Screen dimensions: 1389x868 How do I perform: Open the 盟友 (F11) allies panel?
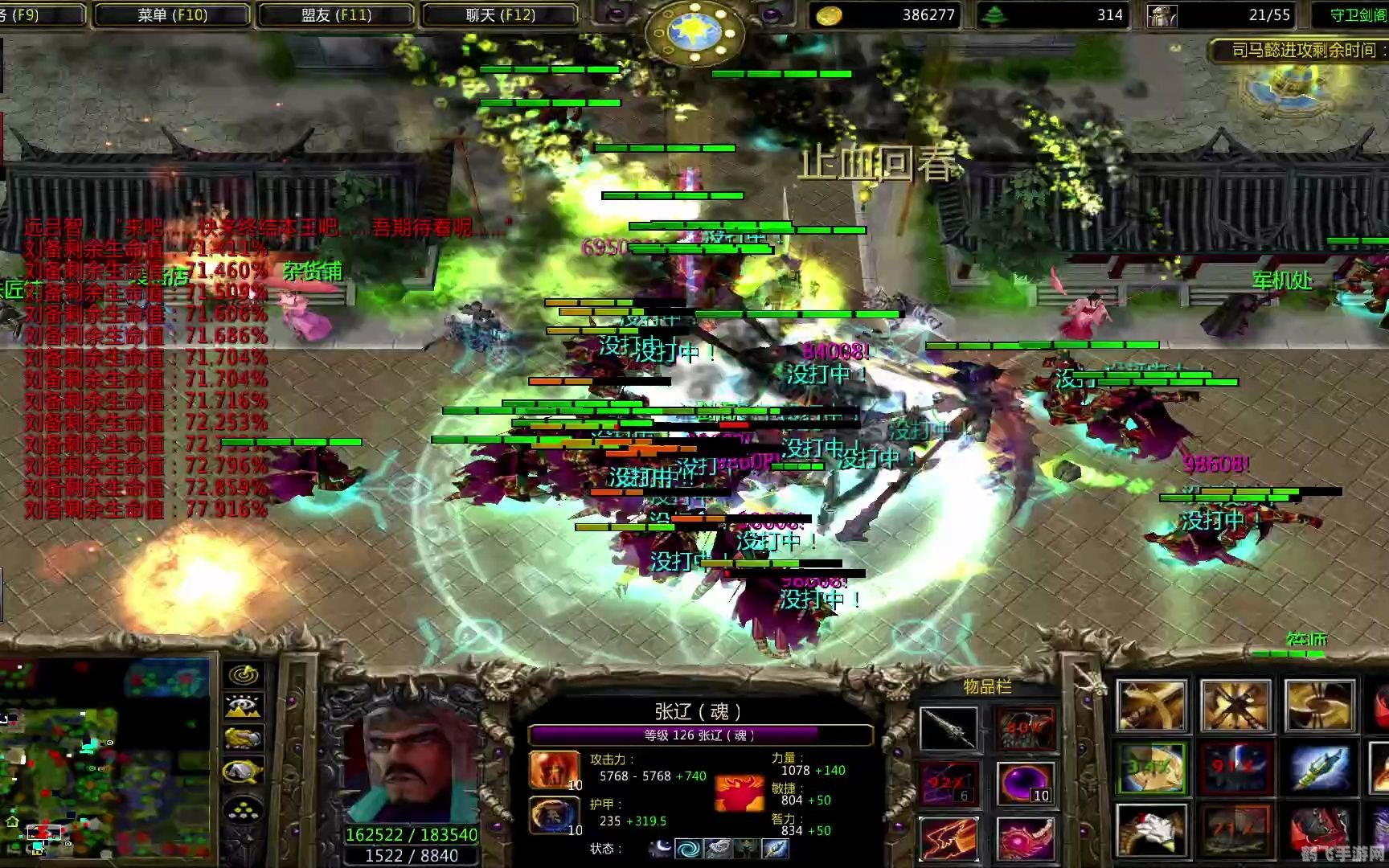pos(336,14)
